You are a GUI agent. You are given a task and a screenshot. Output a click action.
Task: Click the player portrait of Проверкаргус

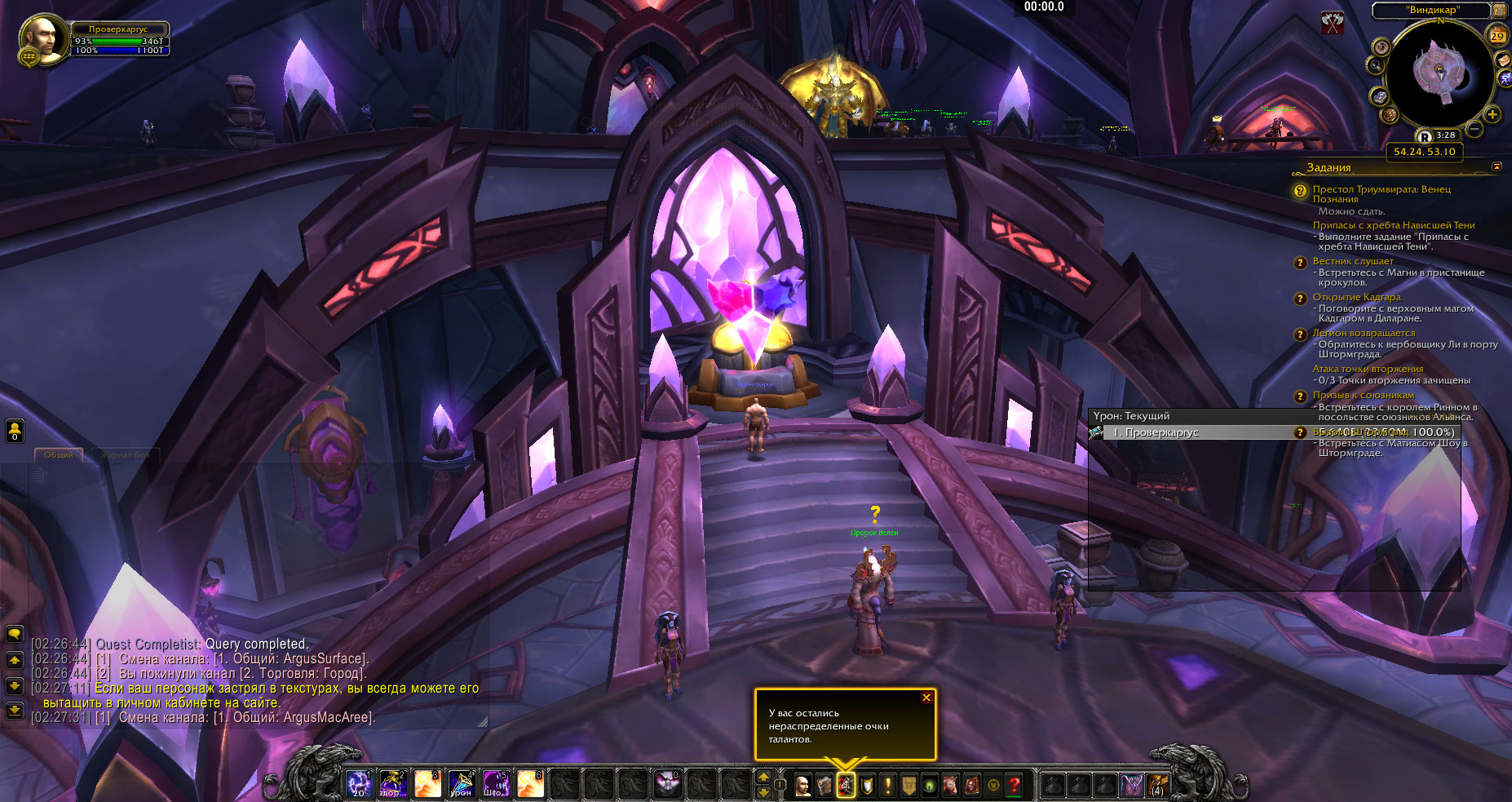(x=42, y=39)
